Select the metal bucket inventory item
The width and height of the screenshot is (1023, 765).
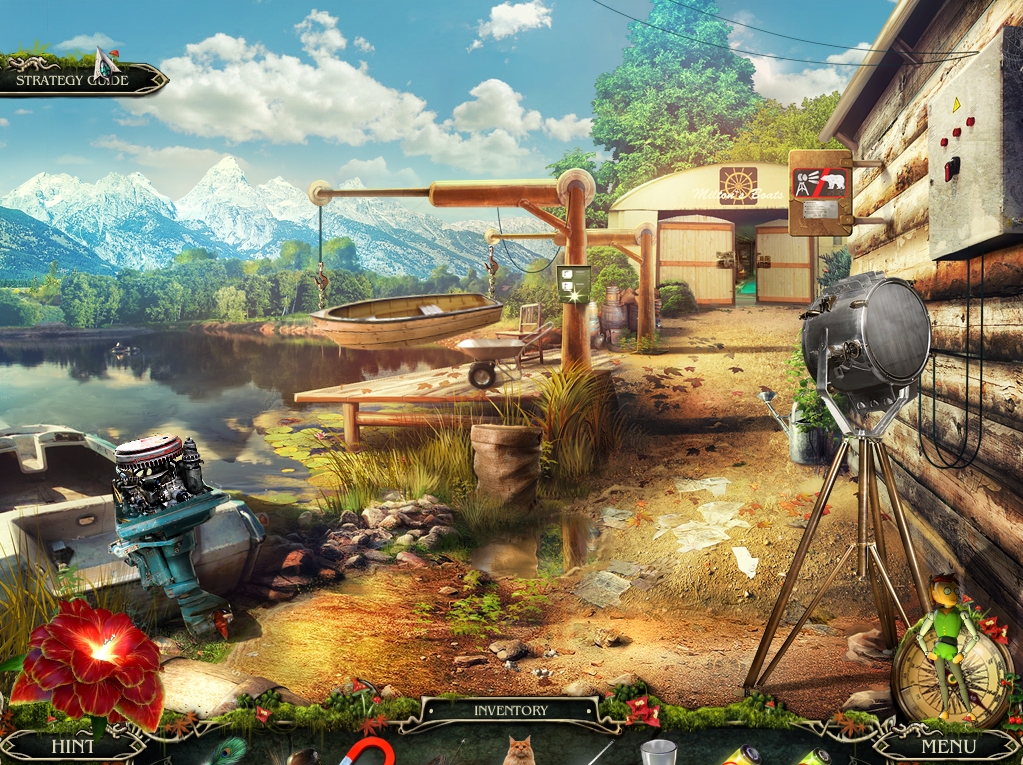click(656, 752)
